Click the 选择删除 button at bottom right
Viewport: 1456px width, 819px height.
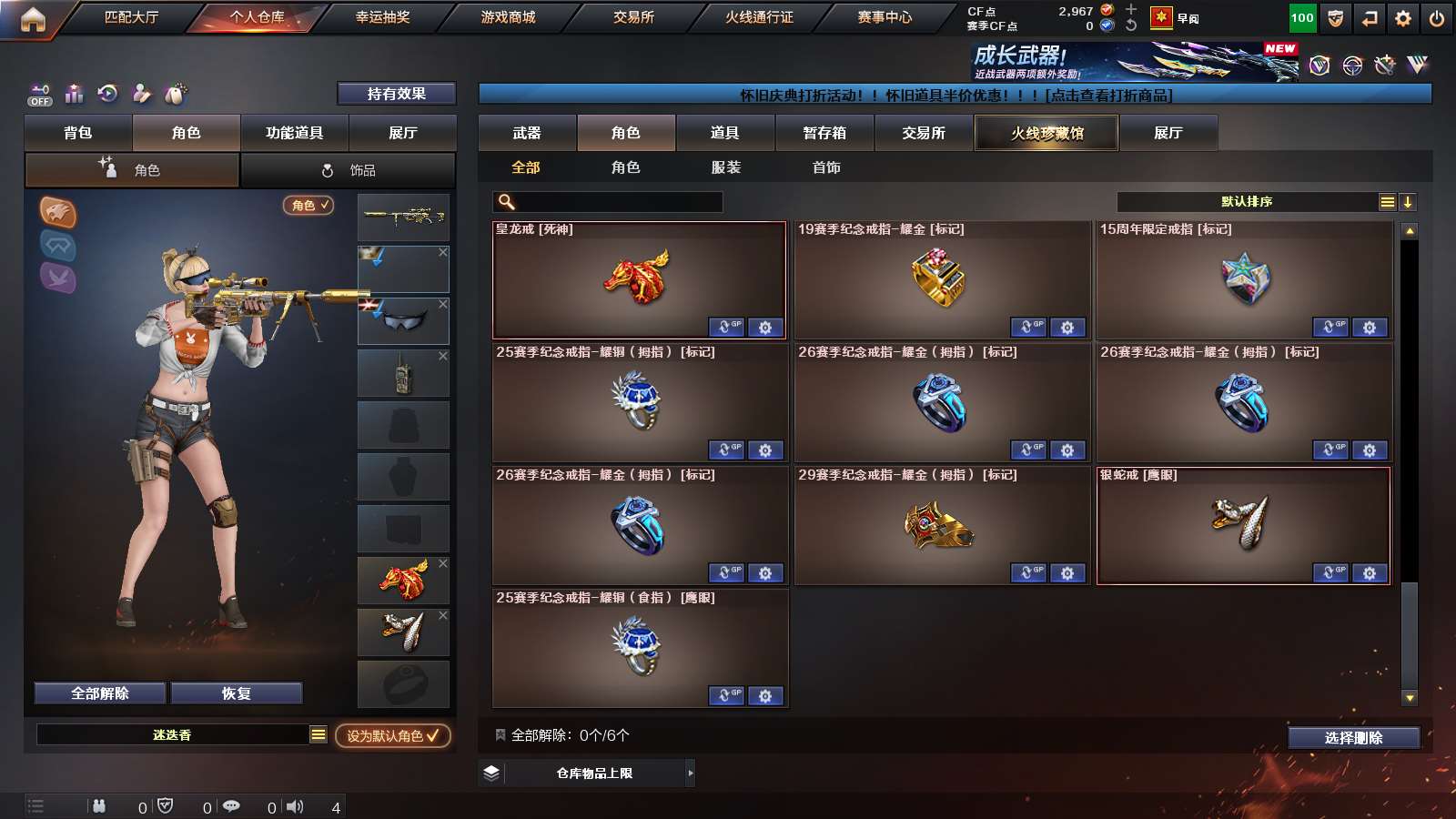click(x=1355, y=738)
